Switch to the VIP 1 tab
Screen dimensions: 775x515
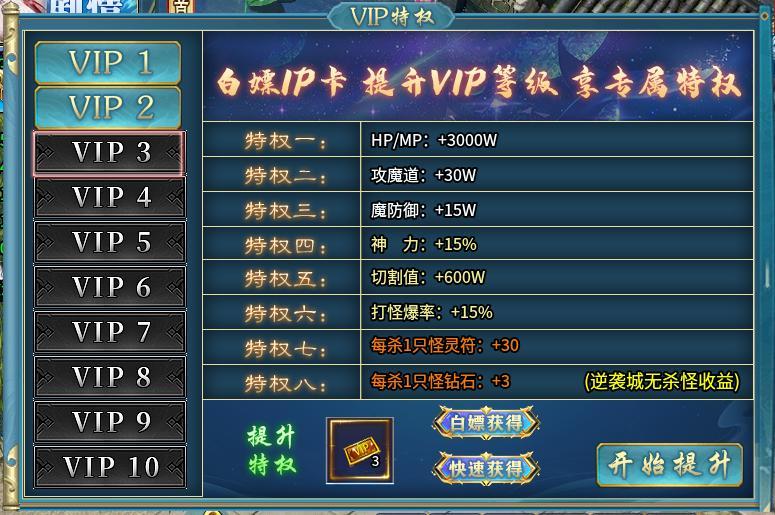108,63
